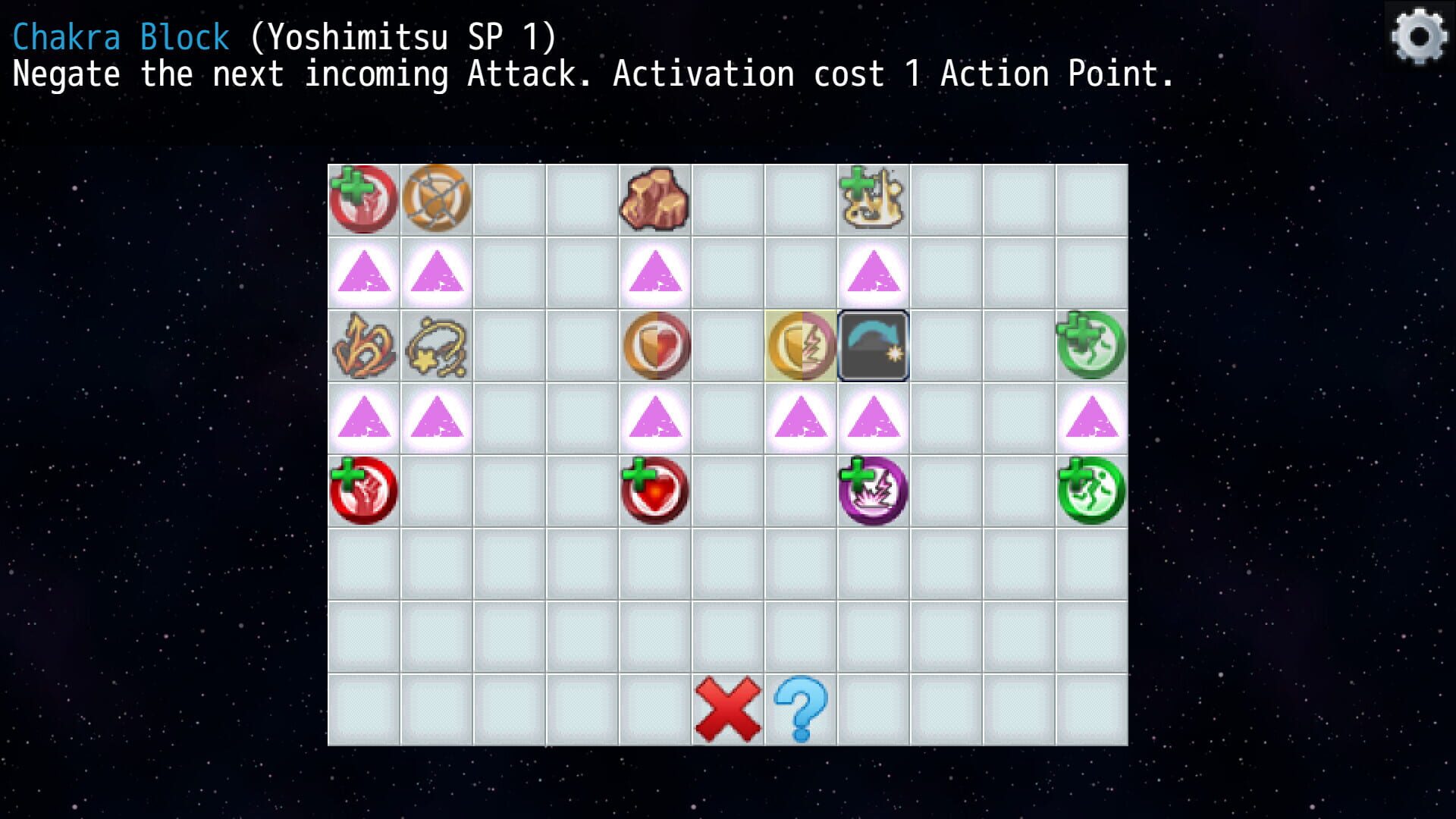Click the rightmost pink triangle connector

[1092, 417]
